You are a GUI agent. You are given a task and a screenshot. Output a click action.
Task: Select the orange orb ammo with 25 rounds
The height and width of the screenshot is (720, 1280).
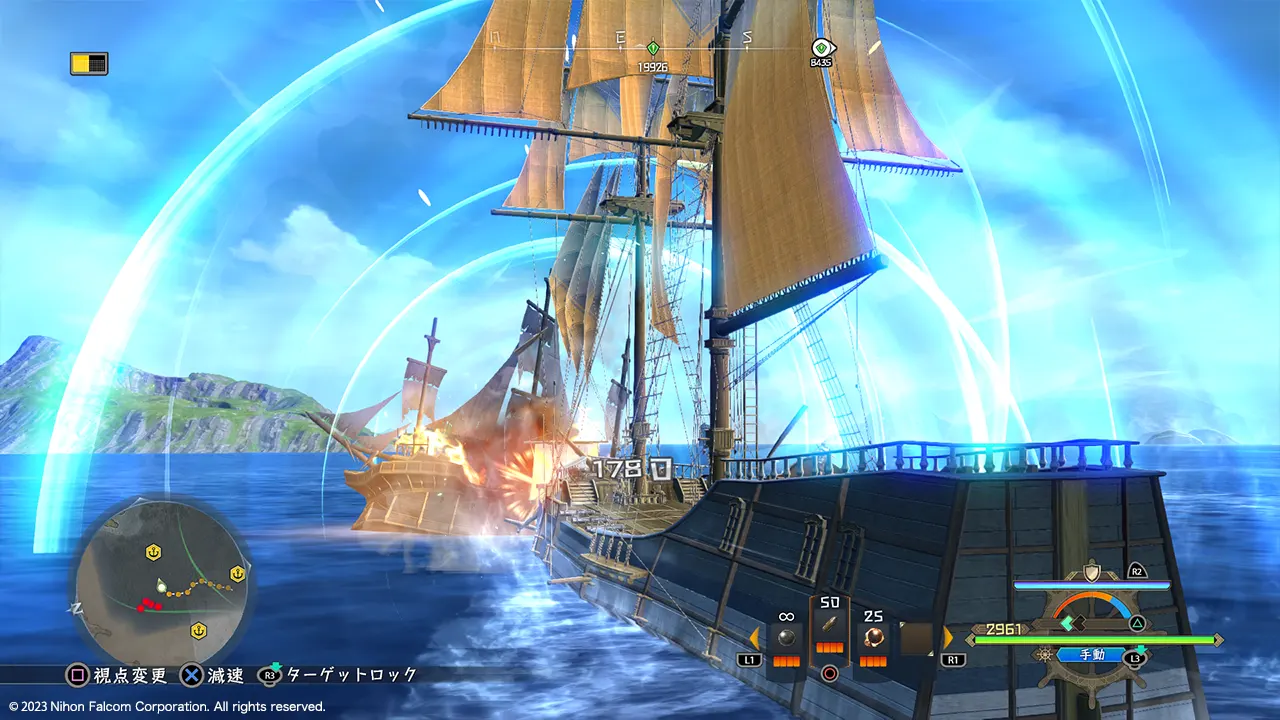click(873, 637)
